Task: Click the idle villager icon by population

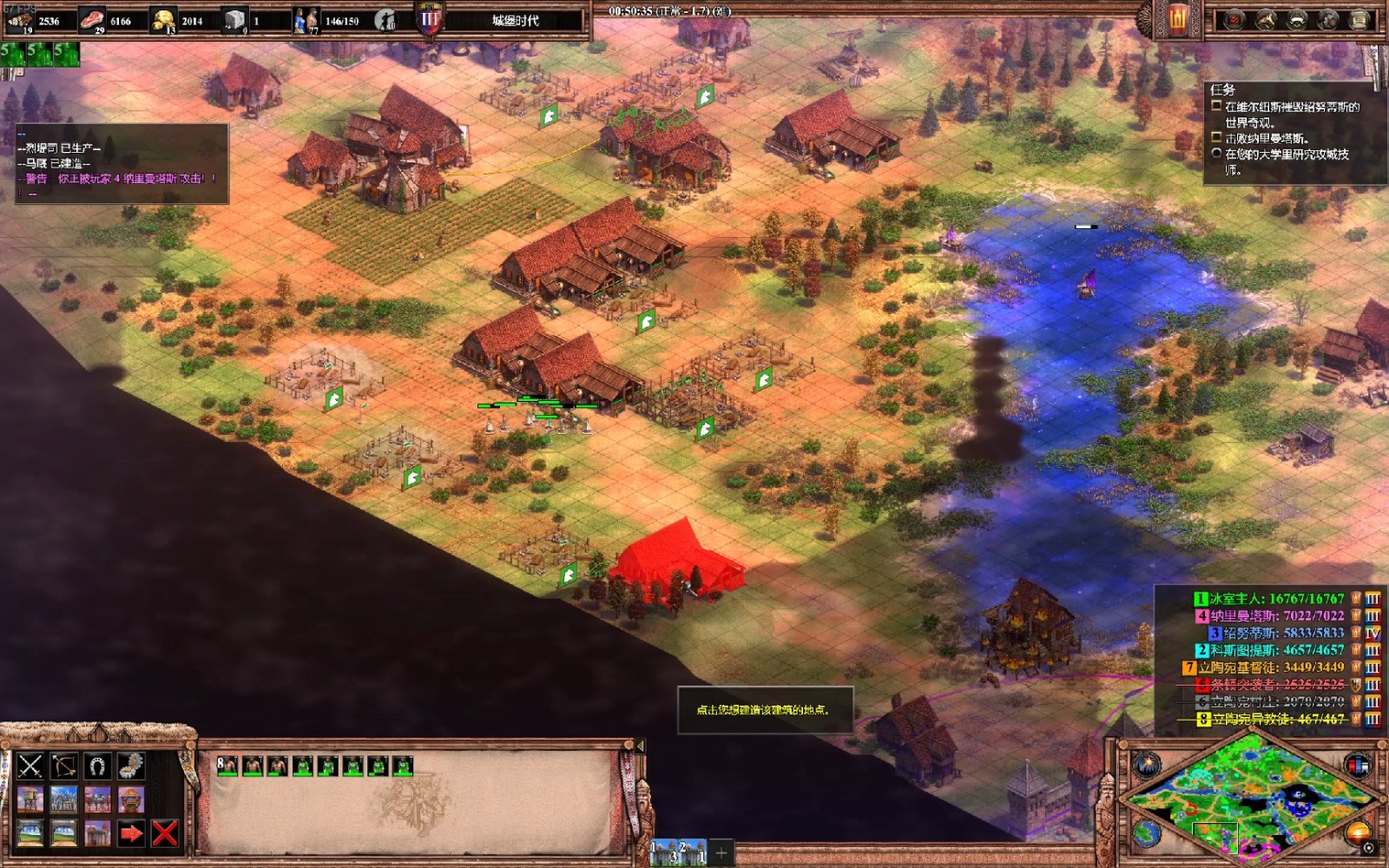Action: coord(385,20)
